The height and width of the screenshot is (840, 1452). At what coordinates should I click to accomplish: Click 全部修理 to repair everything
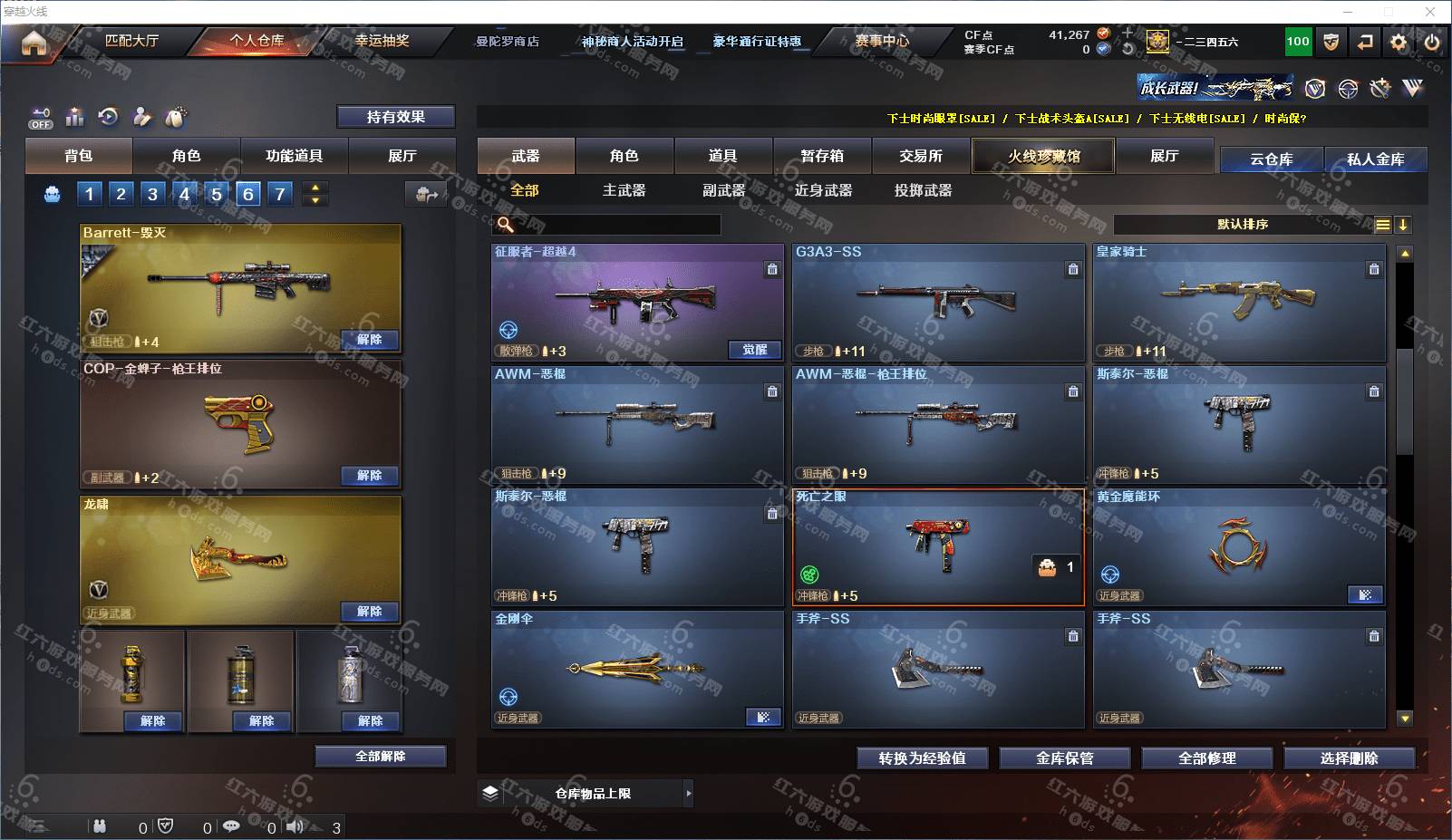coord(1206,758)
